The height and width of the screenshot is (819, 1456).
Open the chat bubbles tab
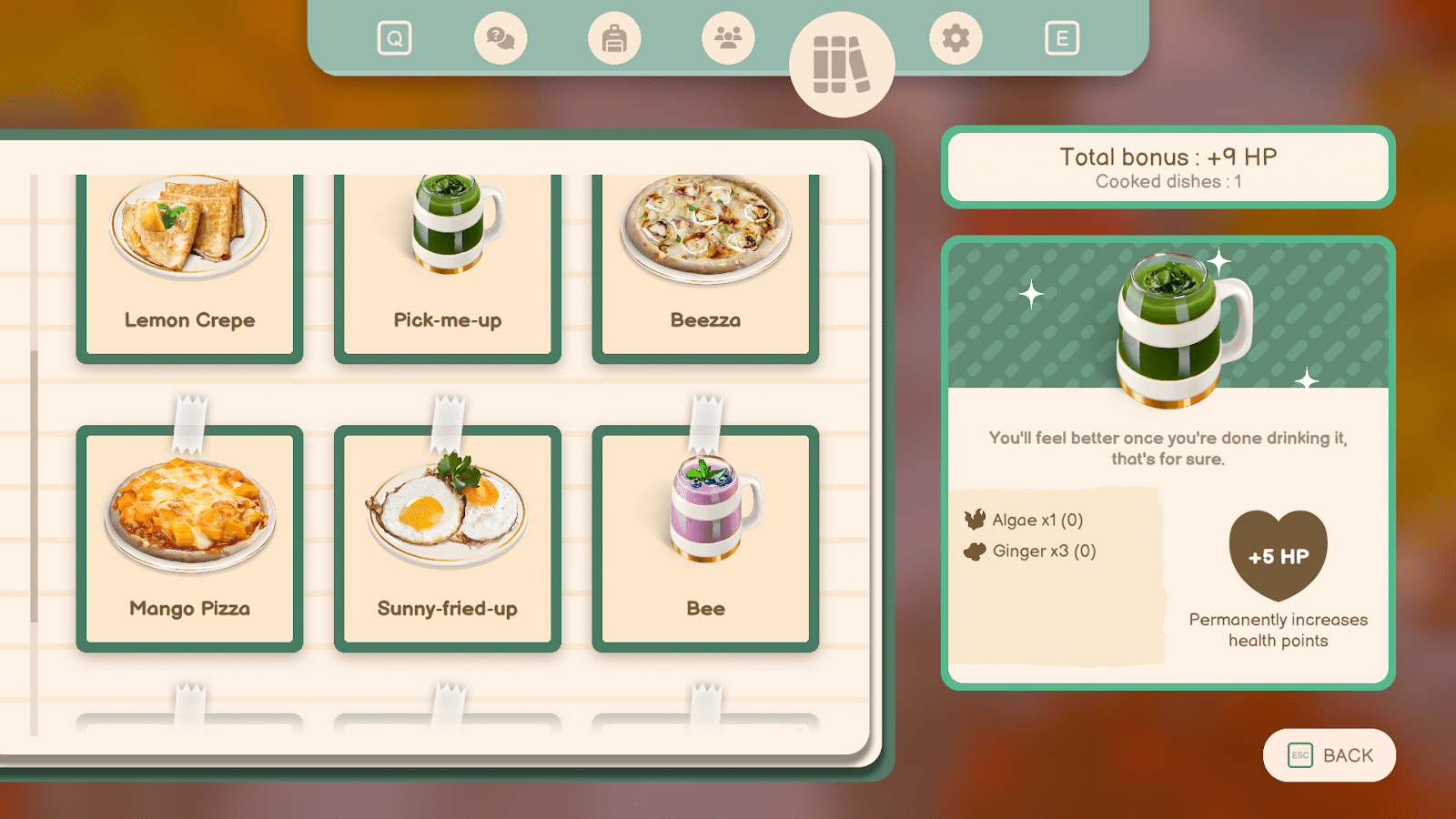500,38
